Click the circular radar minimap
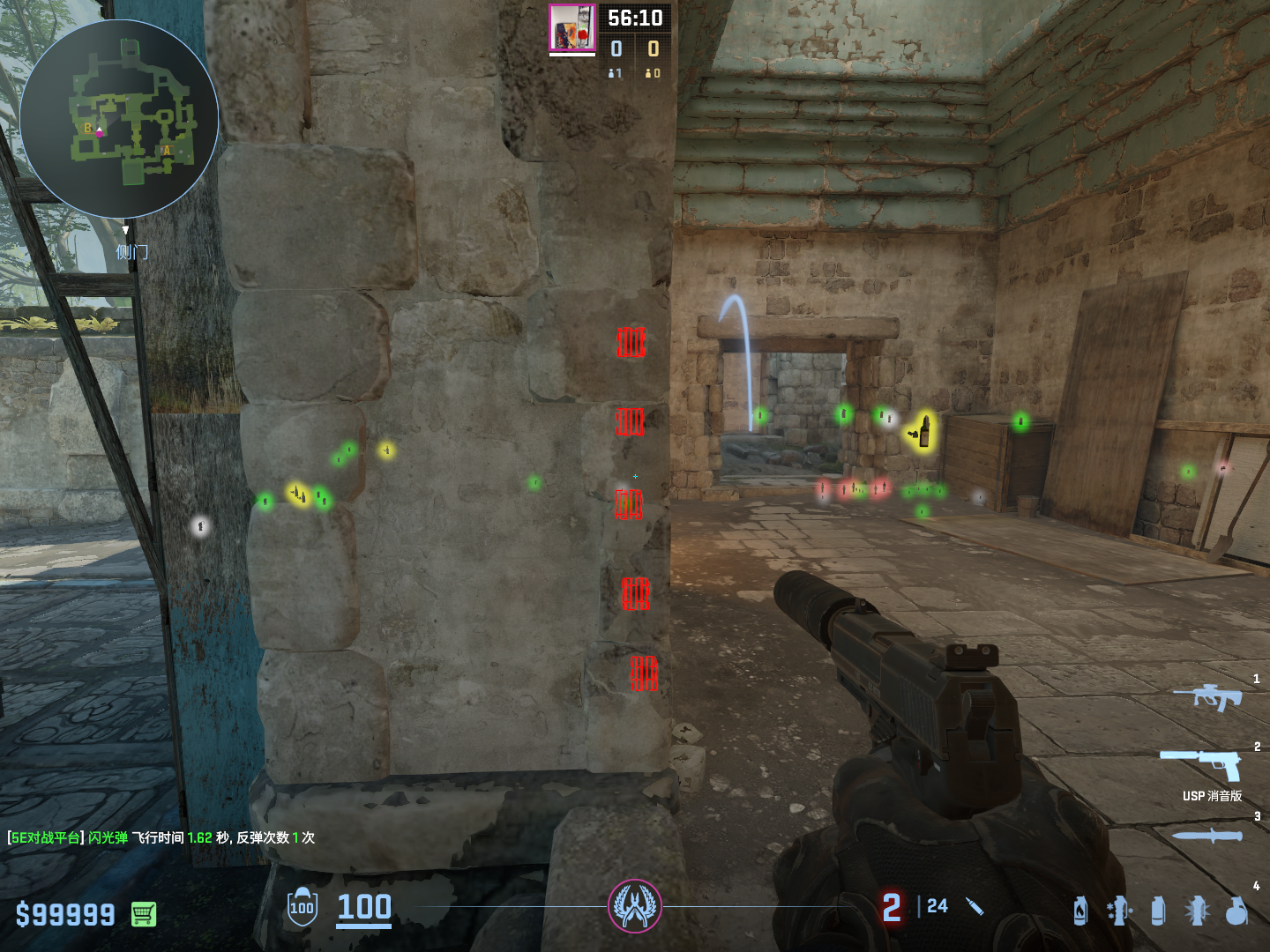 [119, 119]
